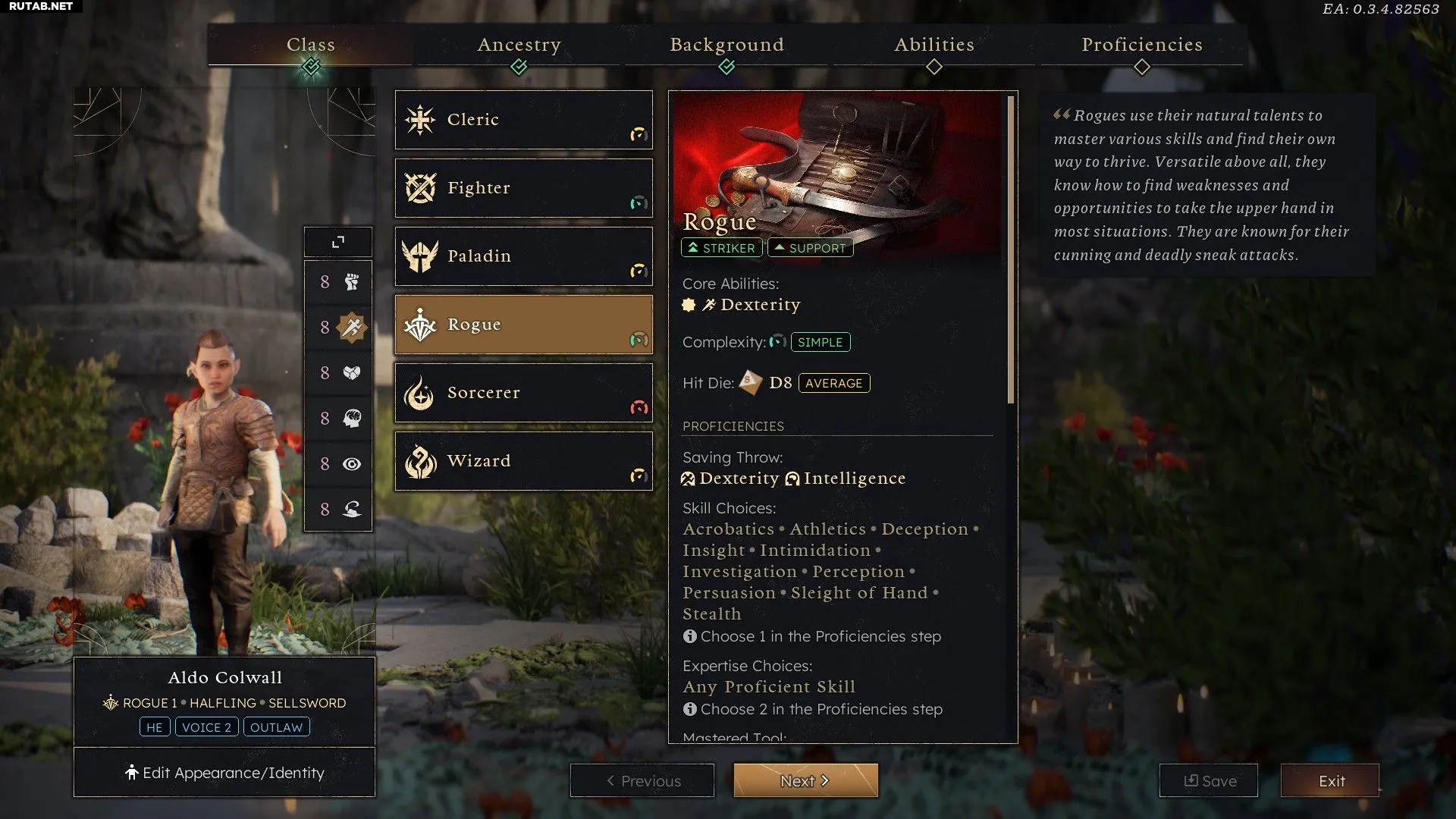The image size is (1456, 819).
Task: Go to the Background tab
Action: tap(726, 45)
